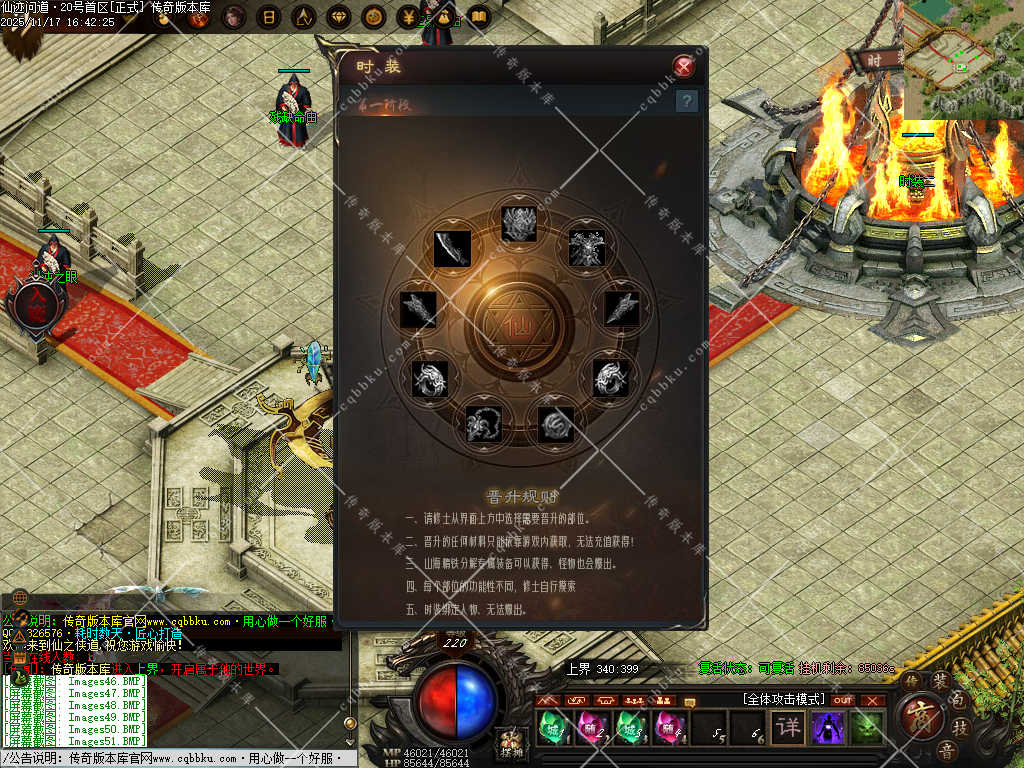Open the question mark help button

[x=686, y=101]
